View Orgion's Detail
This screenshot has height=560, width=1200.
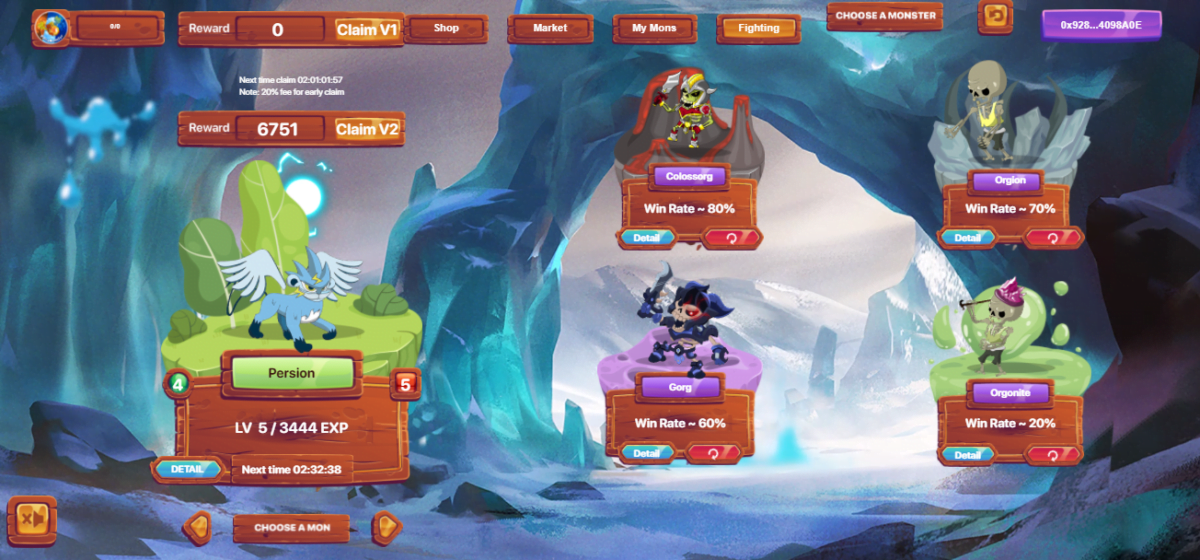(x=966, y=238)
